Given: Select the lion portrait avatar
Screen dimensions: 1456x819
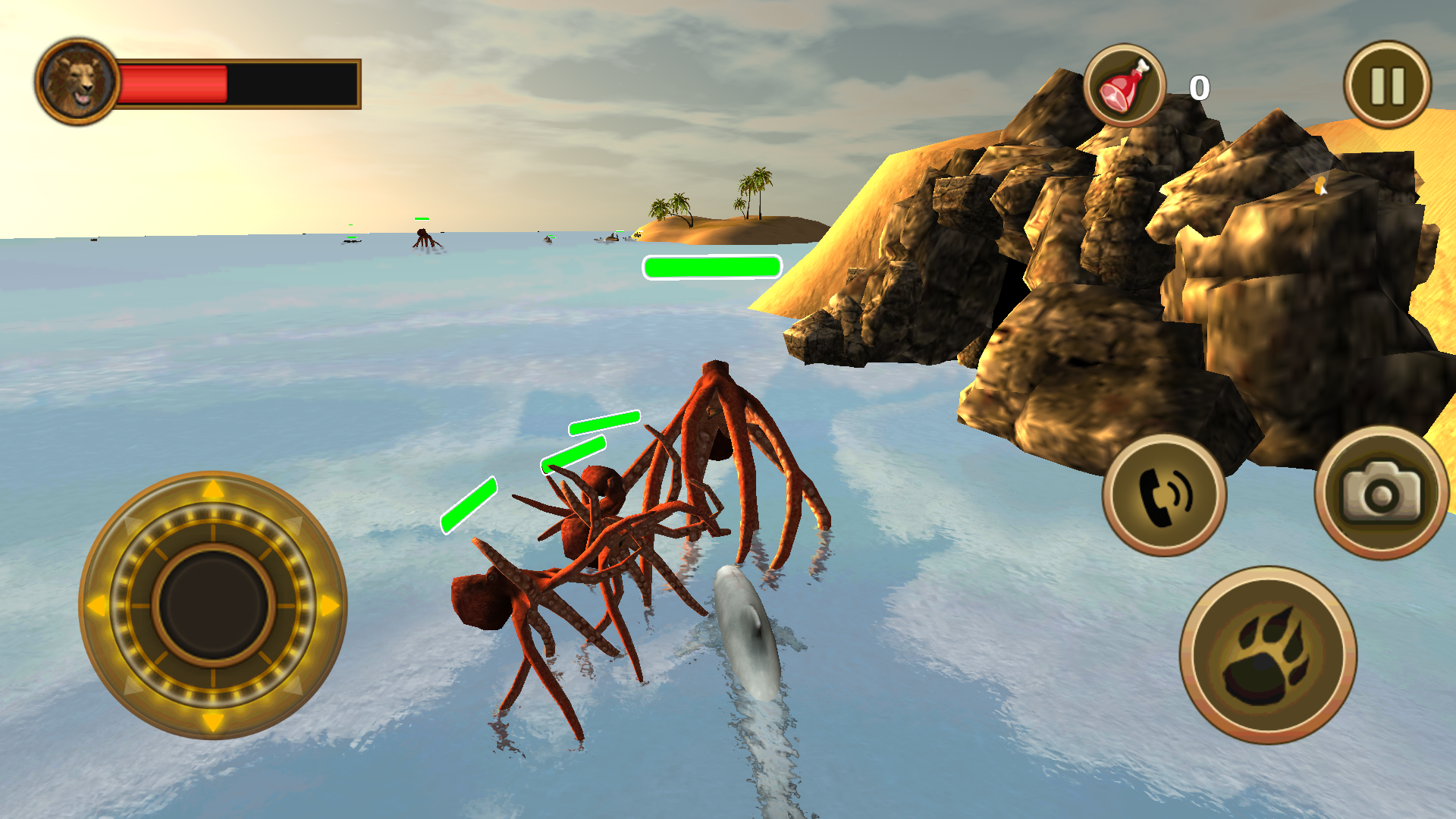Looking at the screenshot, I should pyautogui.click(x=78, y=82).
